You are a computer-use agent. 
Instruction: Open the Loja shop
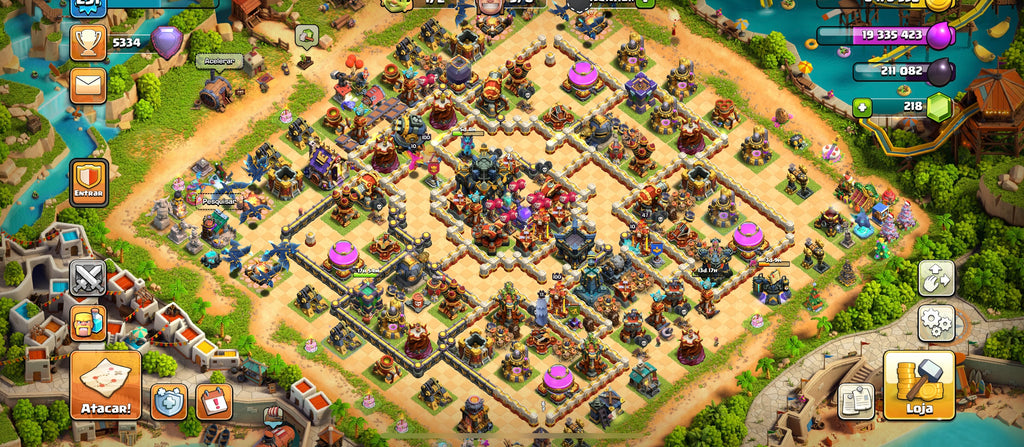point(918,385)
